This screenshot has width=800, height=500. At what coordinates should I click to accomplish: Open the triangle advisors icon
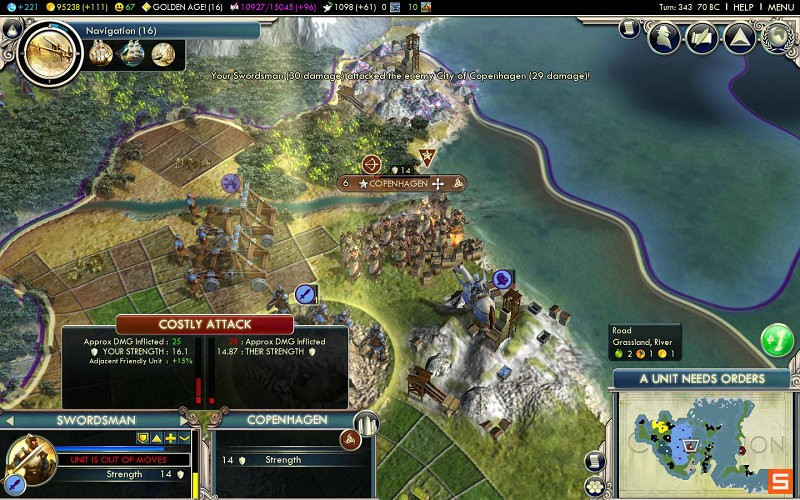(x=740, y=38)
